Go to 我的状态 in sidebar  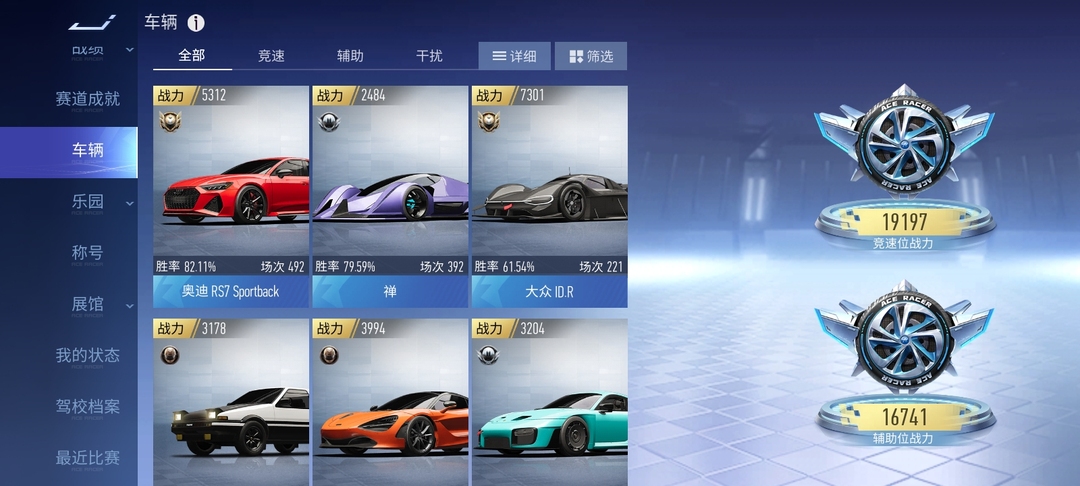[x=87, y=355]
